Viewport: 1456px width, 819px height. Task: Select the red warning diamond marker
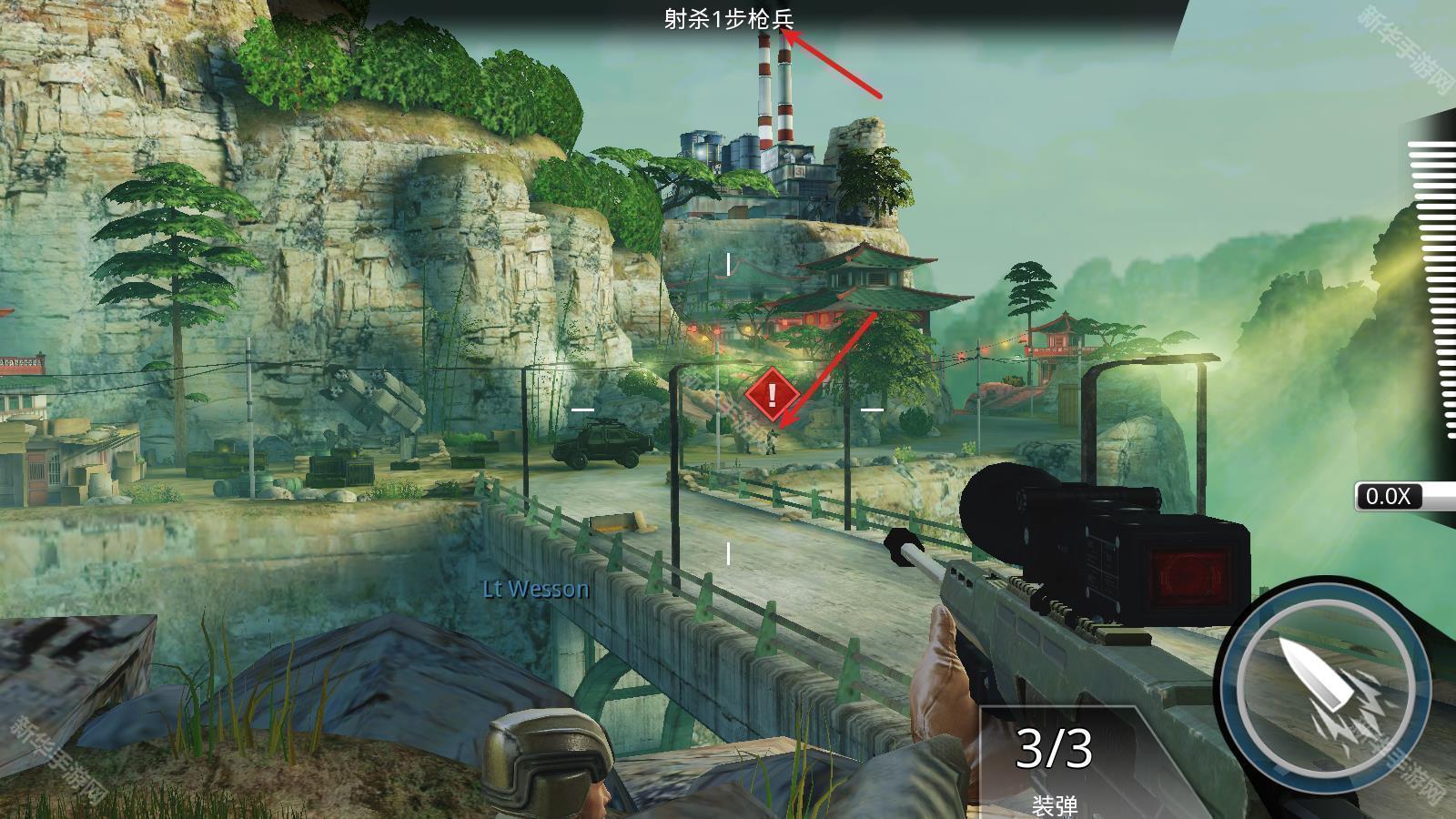(772, 394)
